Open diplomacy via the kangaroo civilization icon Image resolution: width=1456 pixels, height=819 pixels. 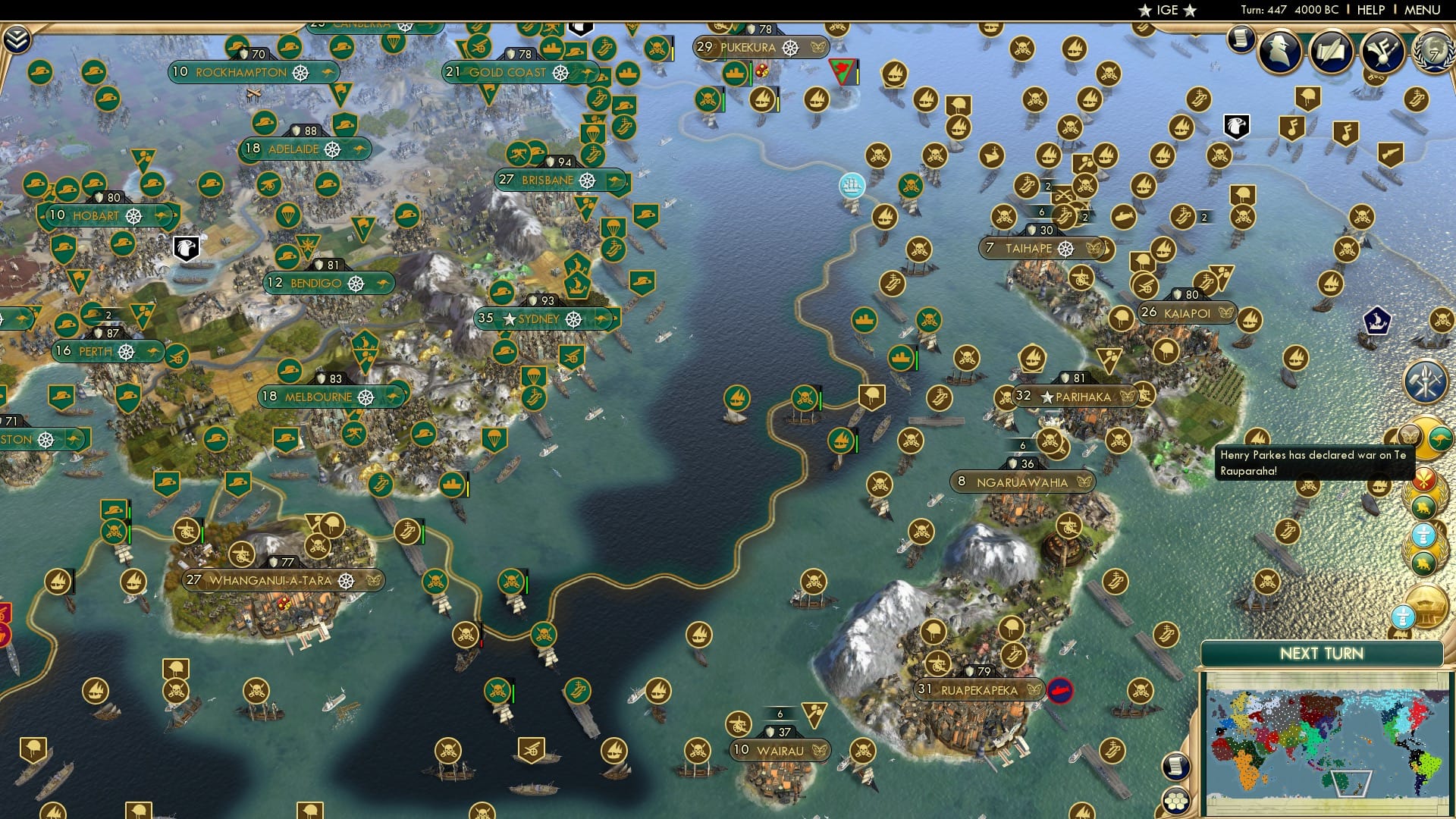tap(1441, 438)
